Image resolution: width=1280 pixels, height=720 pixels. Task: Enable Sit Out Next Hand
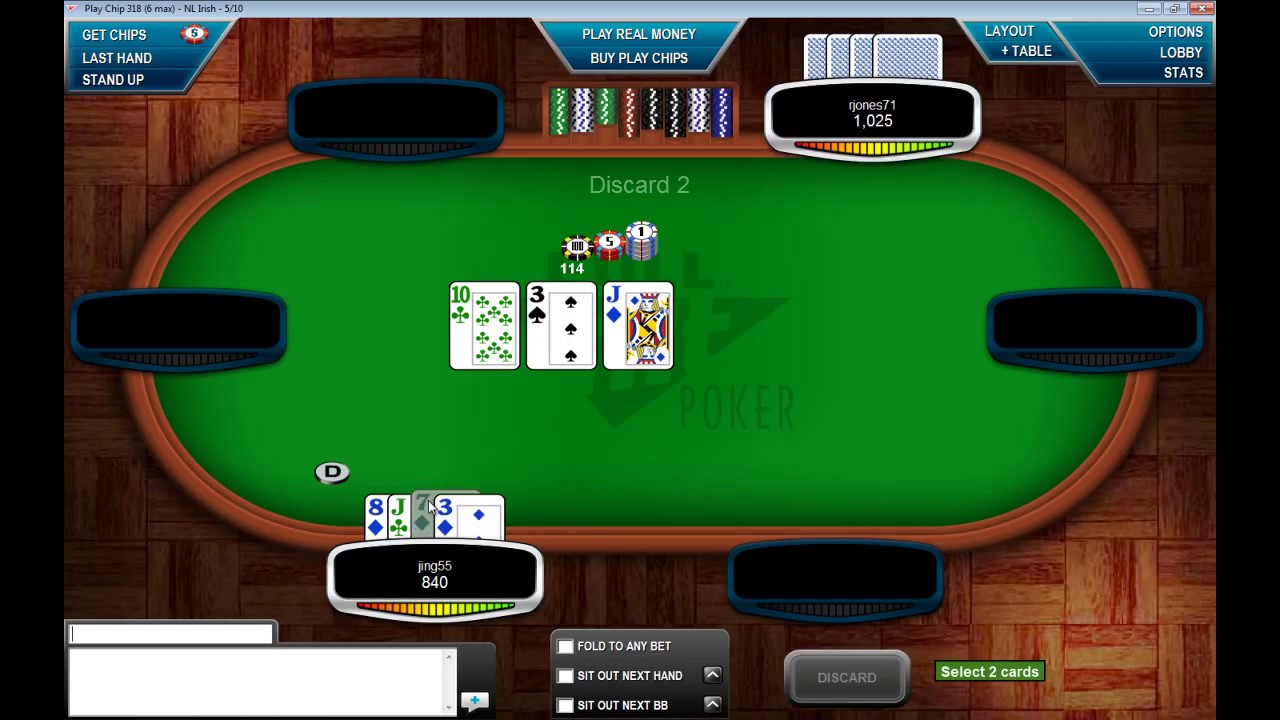[566, 676]
